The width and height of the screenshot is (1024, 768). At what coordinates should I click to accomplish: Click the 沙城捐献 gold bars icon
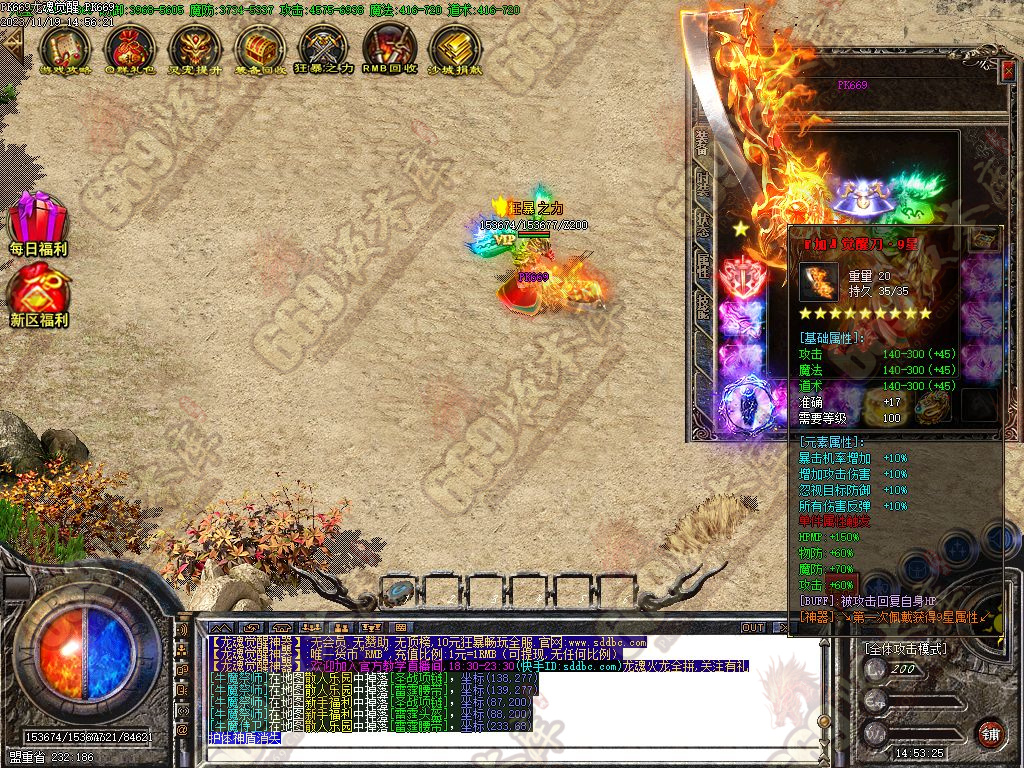click(x=454, y=46)
